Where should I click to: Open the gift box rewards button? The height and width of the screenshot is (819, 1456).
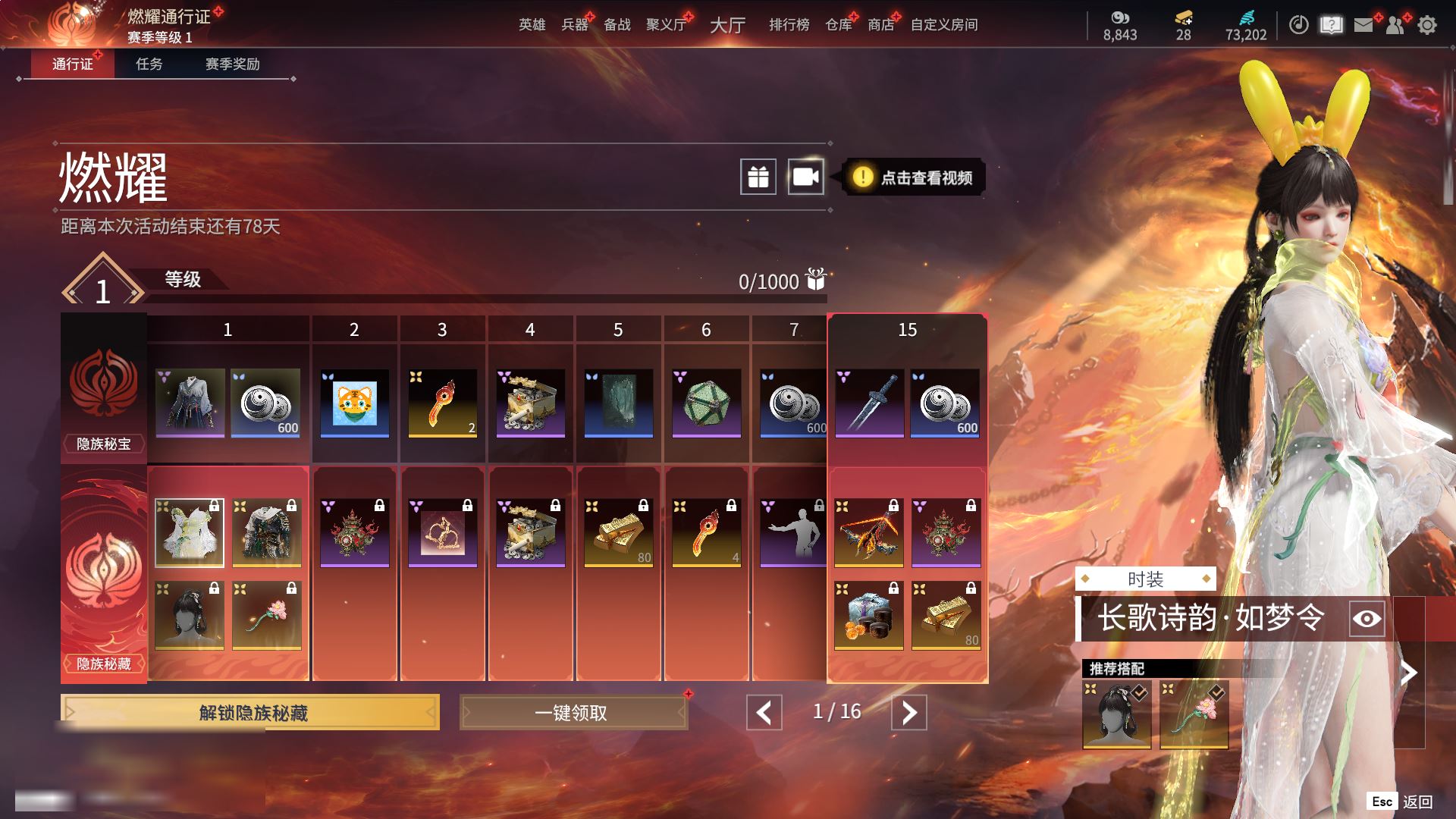(x=758, y=177)
